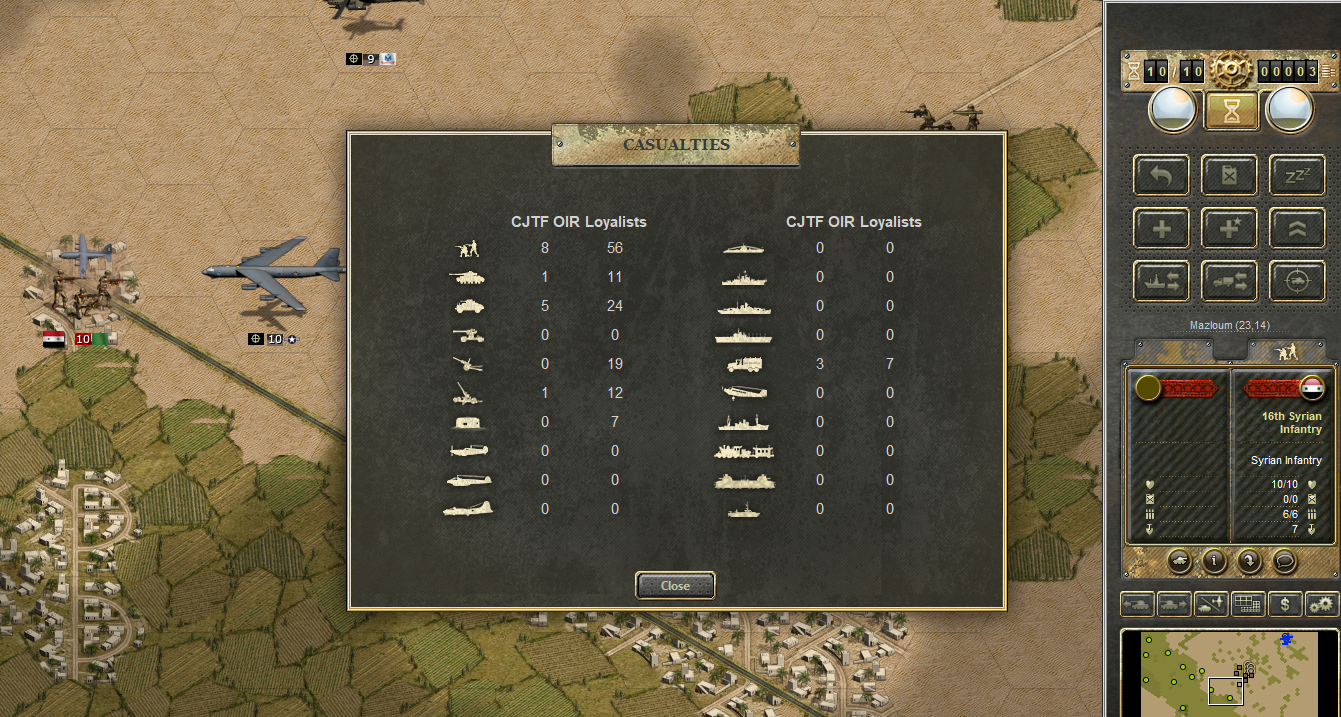Put the unit to sleep with the ZZZ button
This screenshot has height=717, width=1341.
(x=1297, y=175)
